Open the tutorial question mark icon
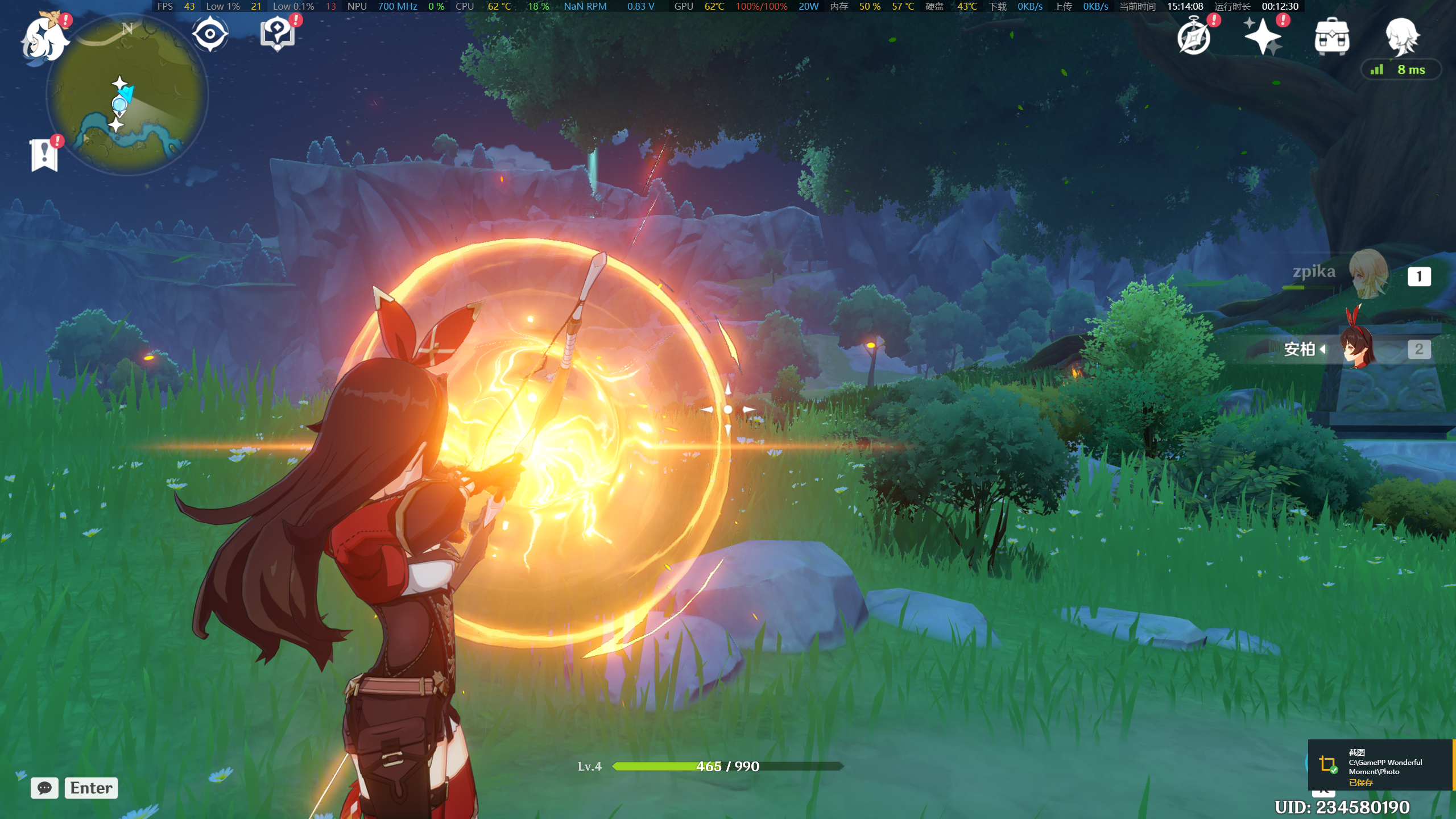Viewport: 1456px width, 819px height. [278, 34]
